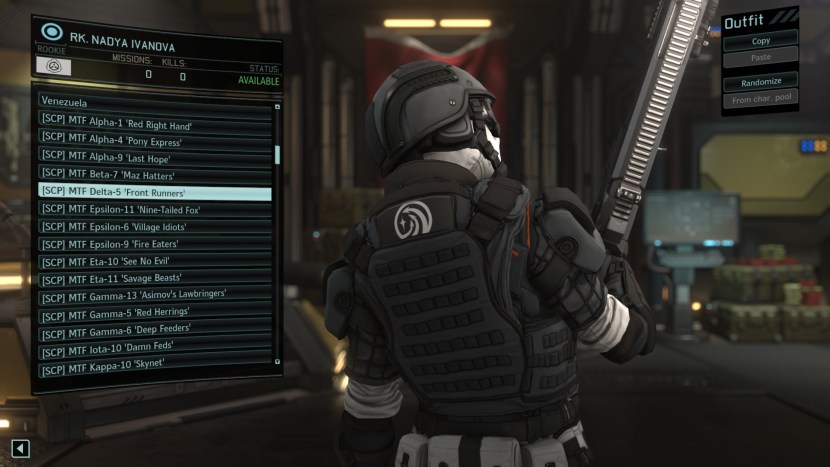Choose MTF Beta-7 'Maz Hatters'
Screen dimensions: 830x467
(x=154, y=175)
